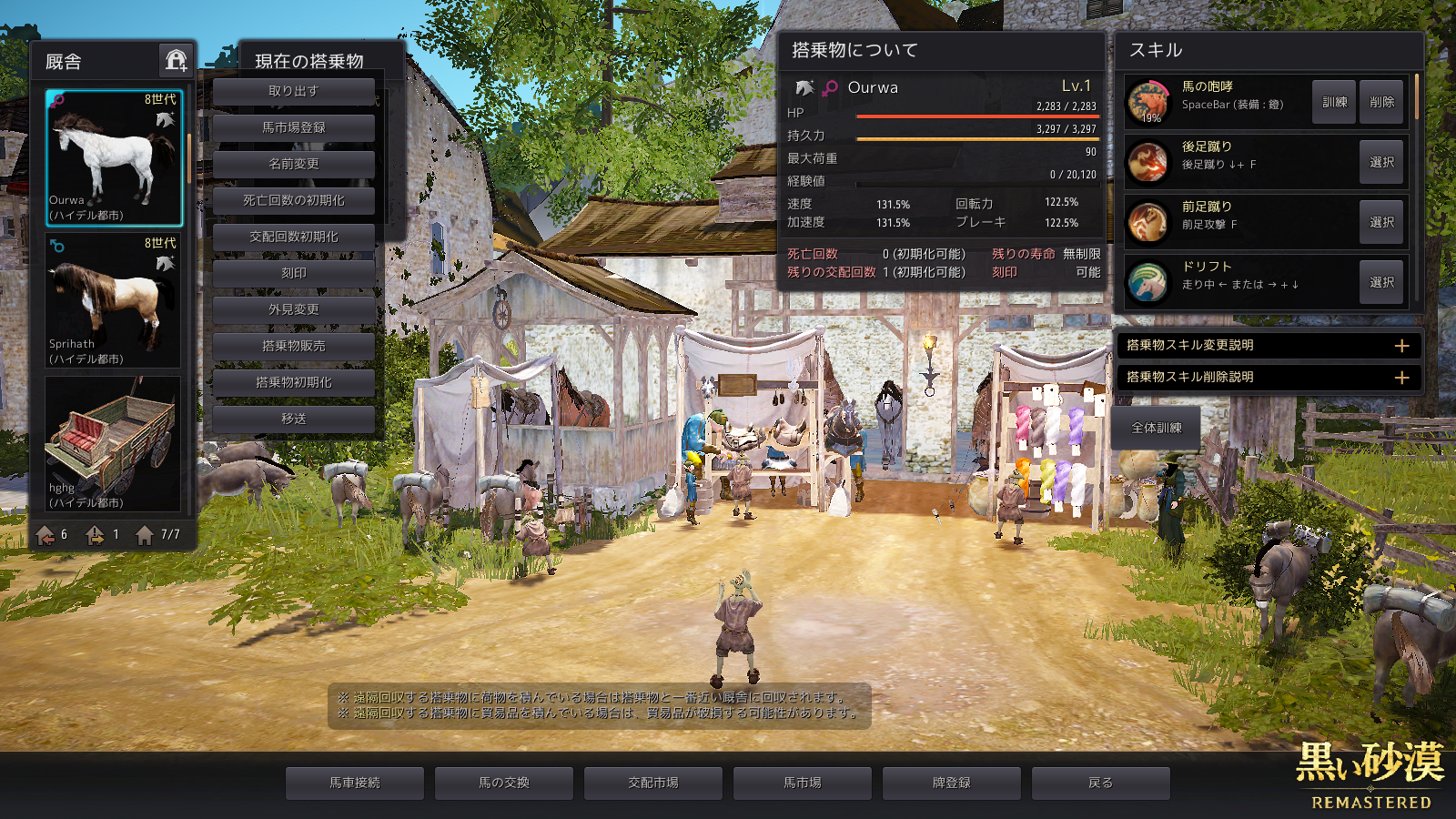Click the 全体訓練 train-all button
This screenshot has height=819, width=1456.
click(x=1156, y=428)
